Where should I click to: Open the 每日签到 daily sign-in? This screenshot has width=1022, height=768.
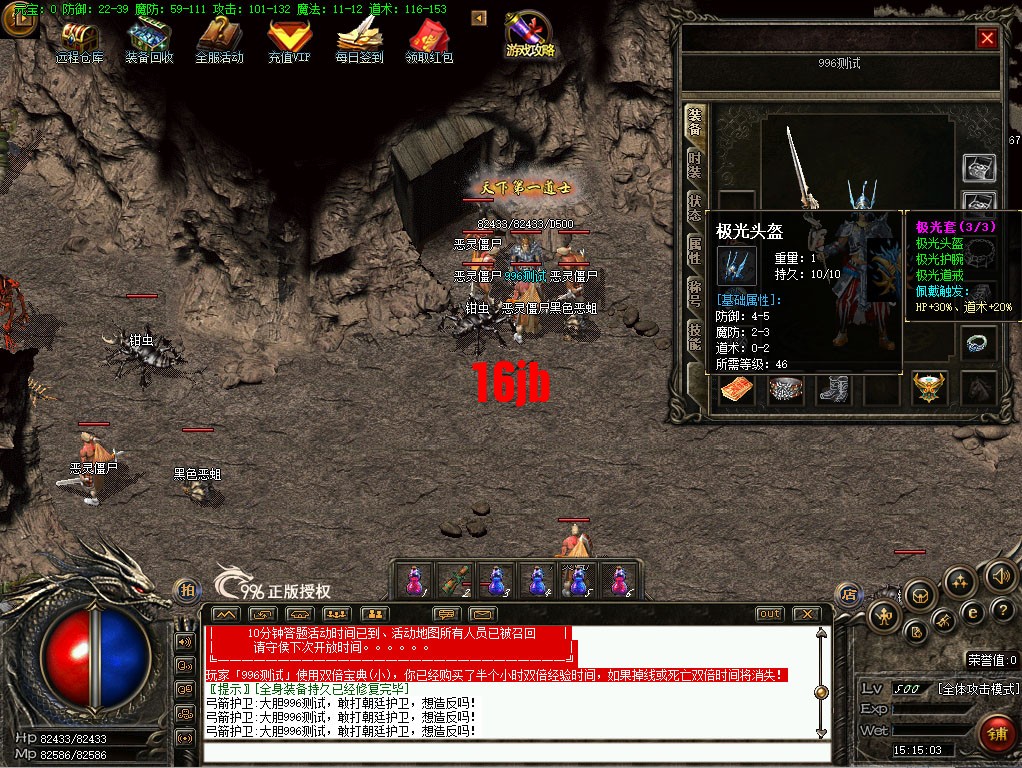pyautogui.click(x=359, y=40)
